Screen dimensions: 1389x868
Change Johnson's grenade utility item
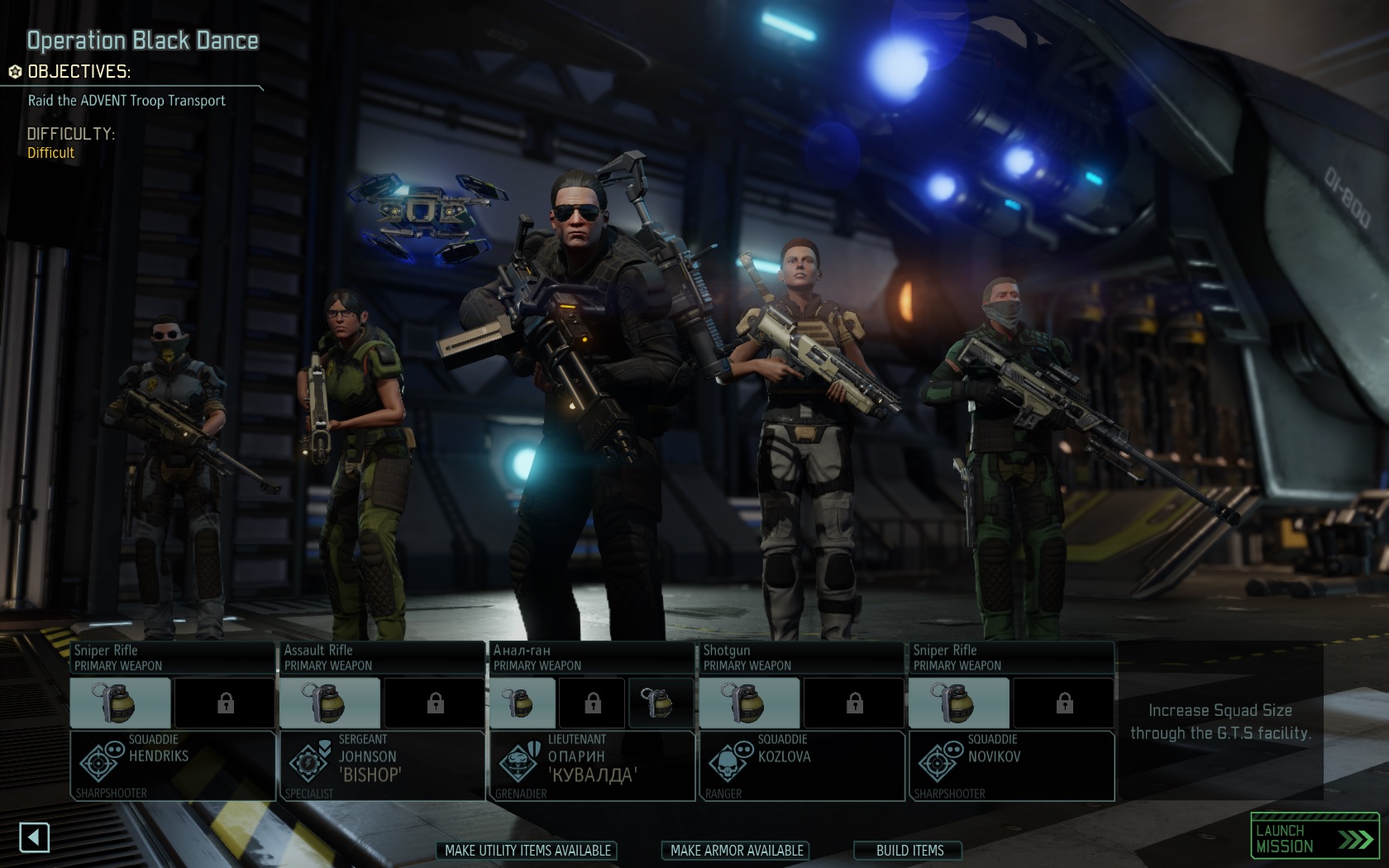coord(331,703)
